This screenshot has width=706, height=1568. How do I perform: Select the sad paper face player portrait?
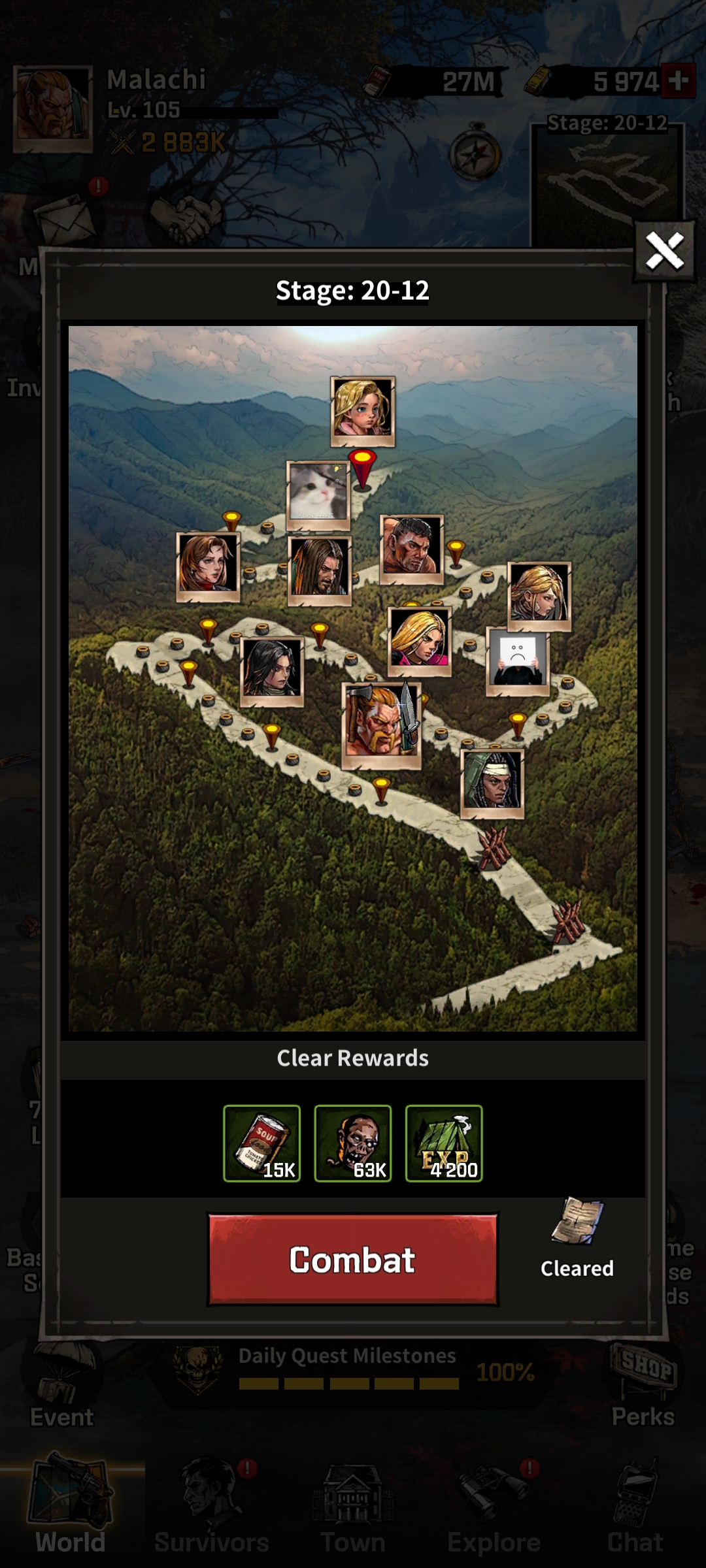(x=518, y=660)
